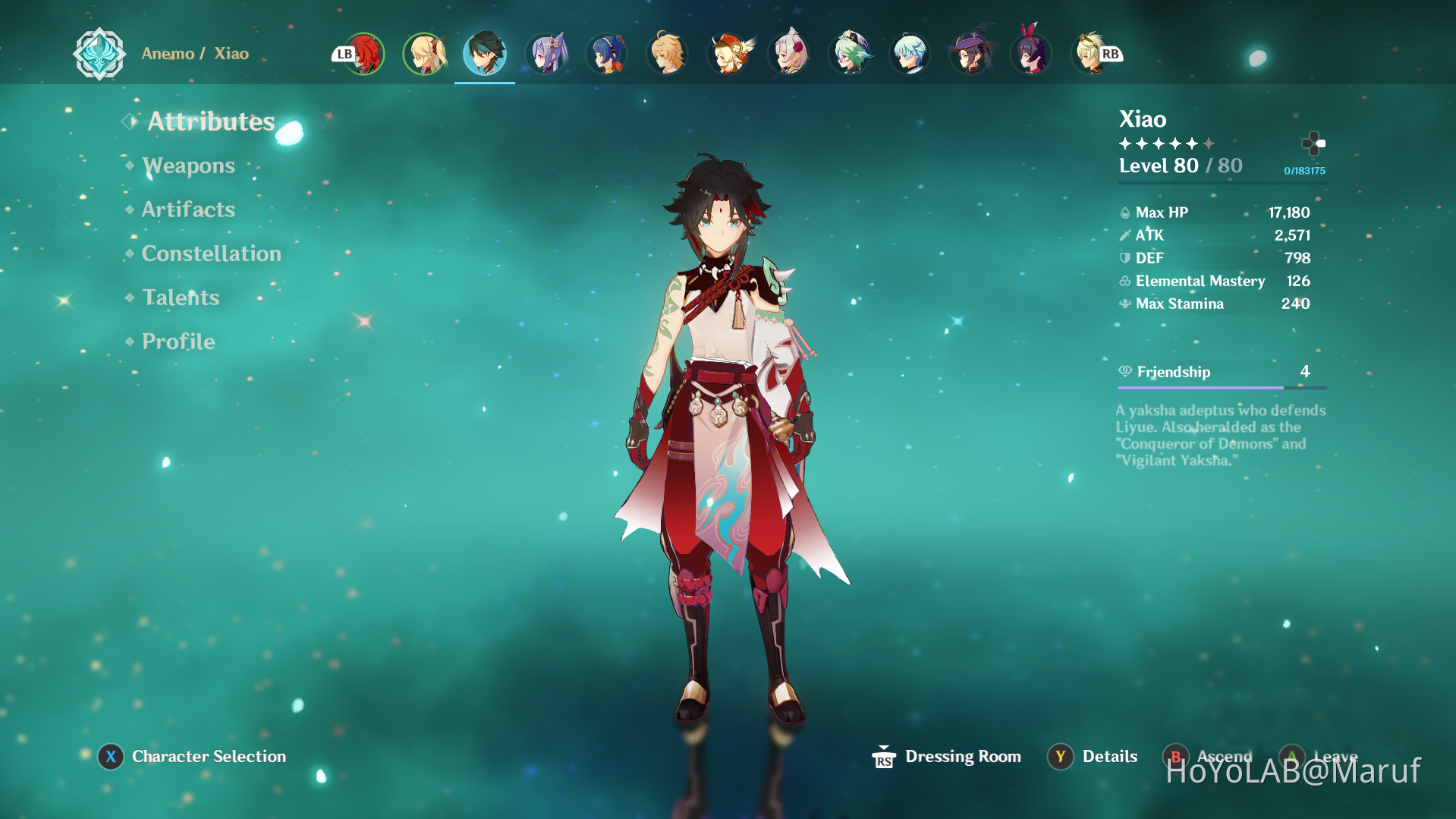This screenshot has width=1456, height=819.
Task: Open the Constellation screen
Action: click(211, 253)
